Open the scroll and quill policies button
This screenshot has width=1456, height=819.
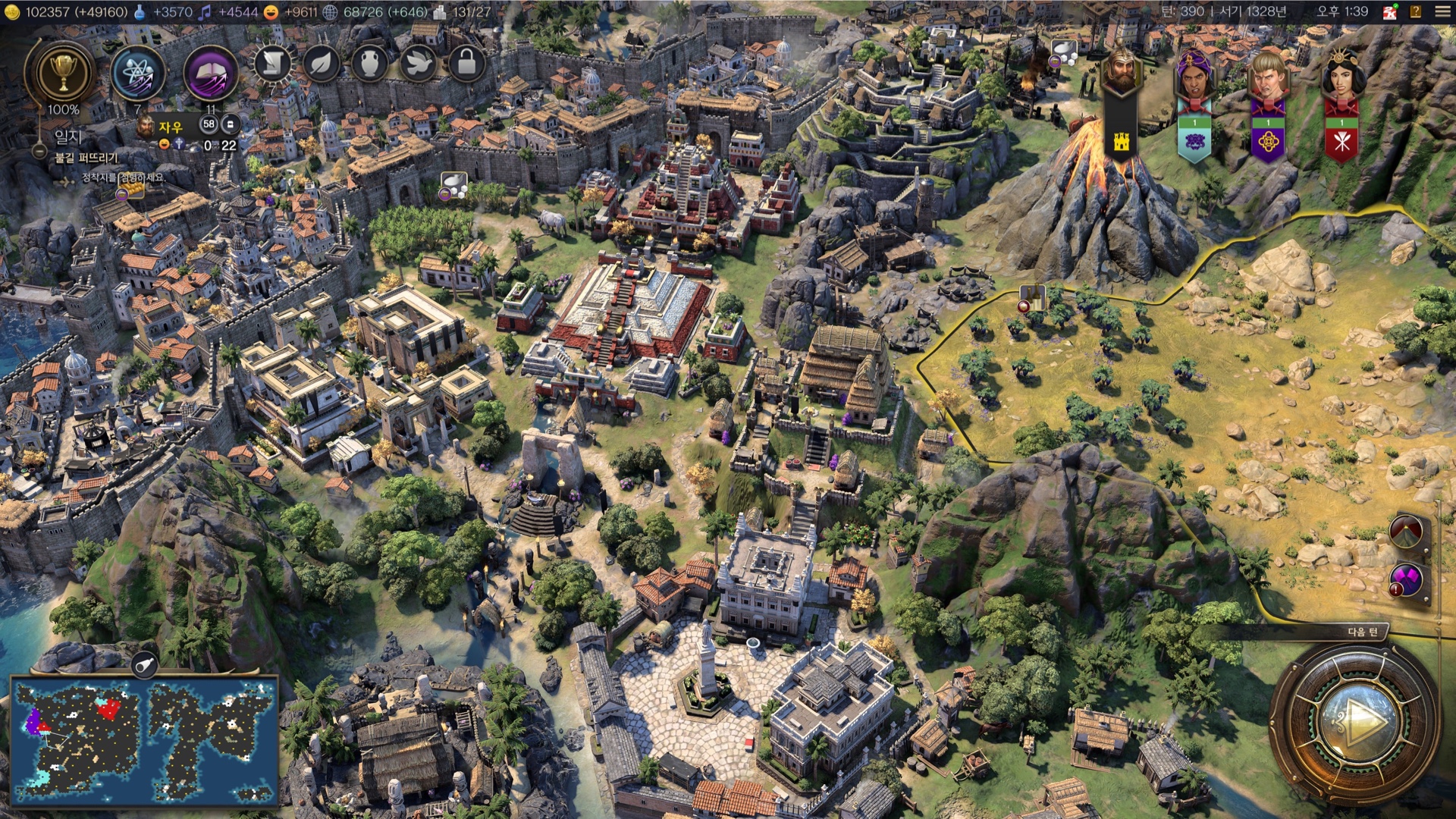click(273, 64)
